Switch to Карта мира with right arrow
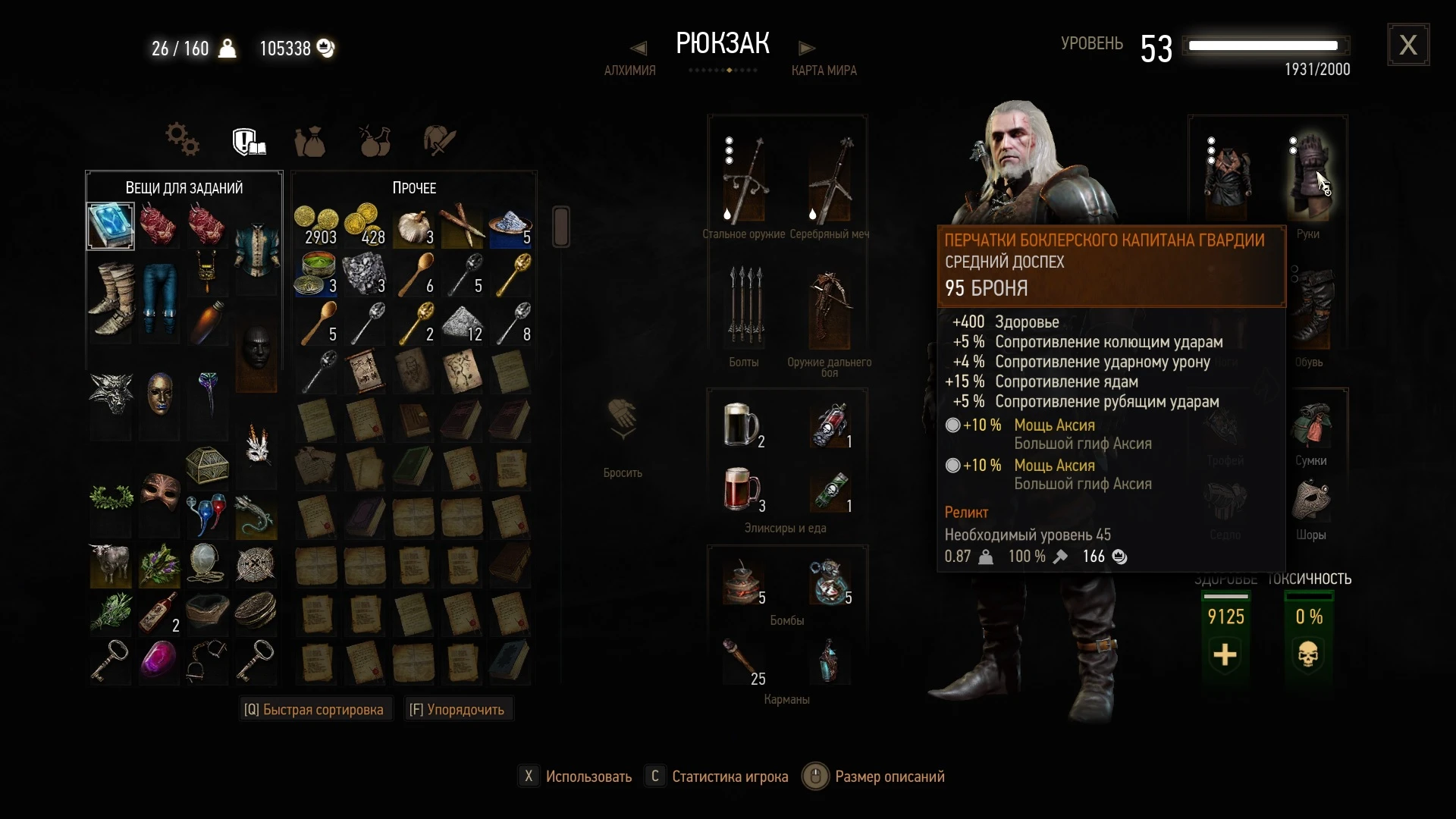Screen dimensions: 1456x819 pyautogui.click(x=808, y=48)
